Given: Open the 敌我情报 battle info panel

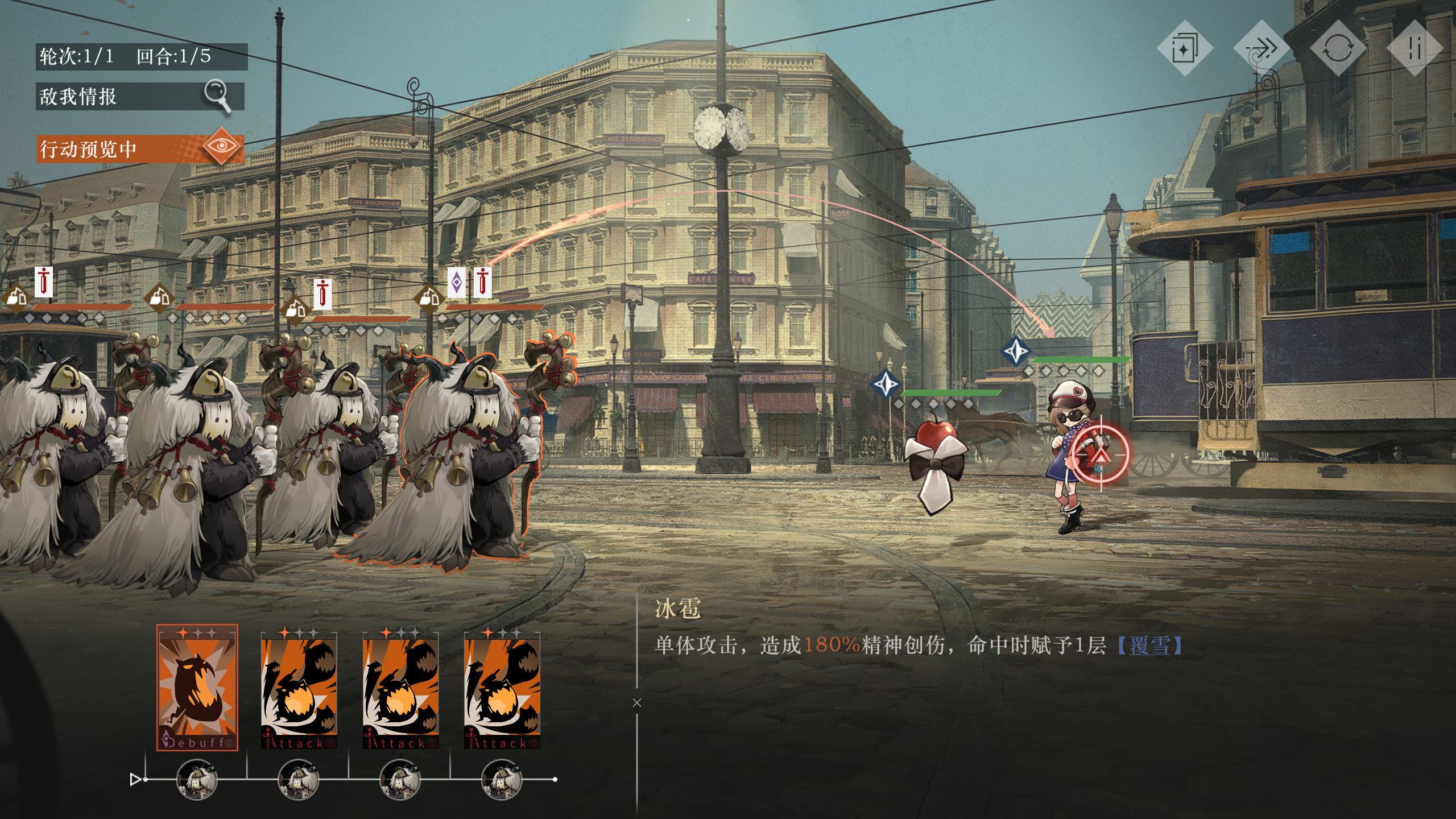Looking at the screenshot, I should point(139,96).
